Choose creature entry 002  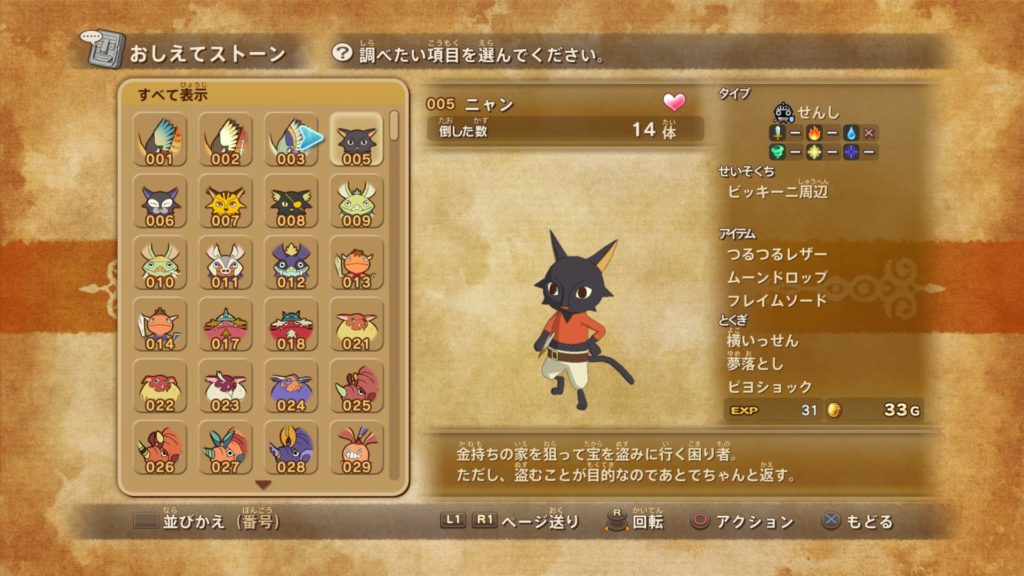coord(225,140)
